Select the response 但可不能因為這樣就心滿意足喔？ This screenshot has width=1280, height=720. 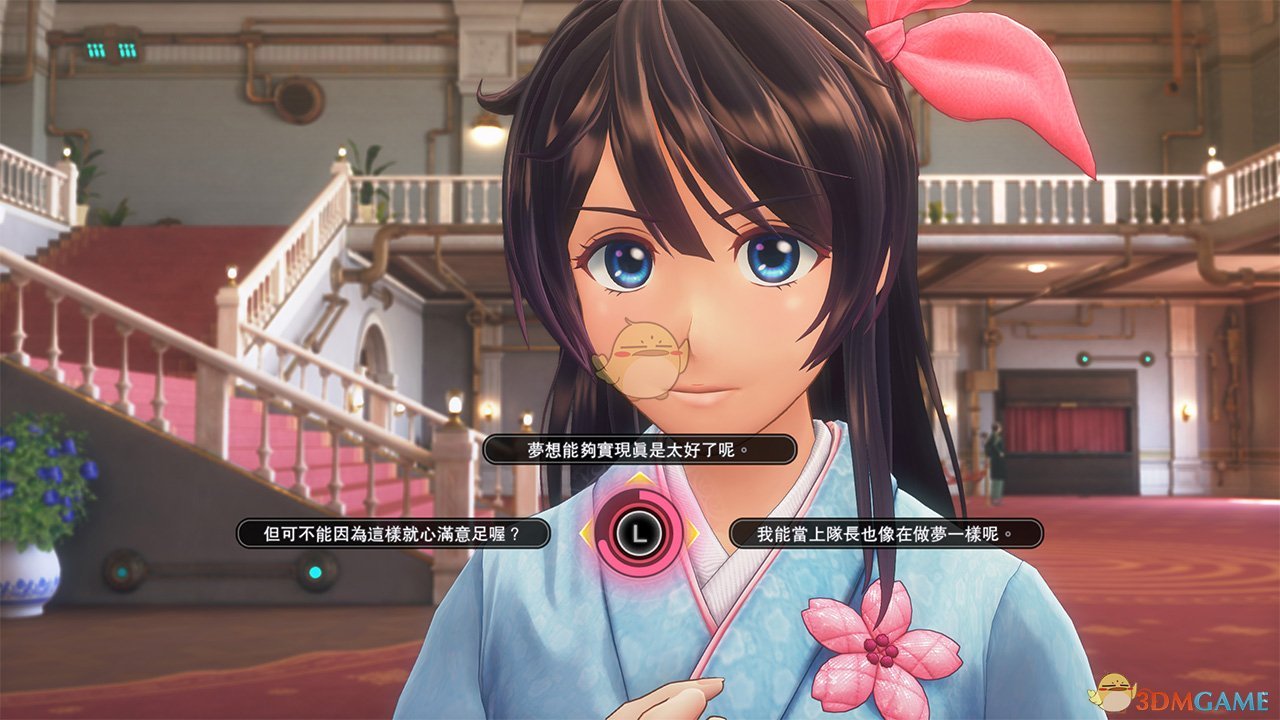393,533
